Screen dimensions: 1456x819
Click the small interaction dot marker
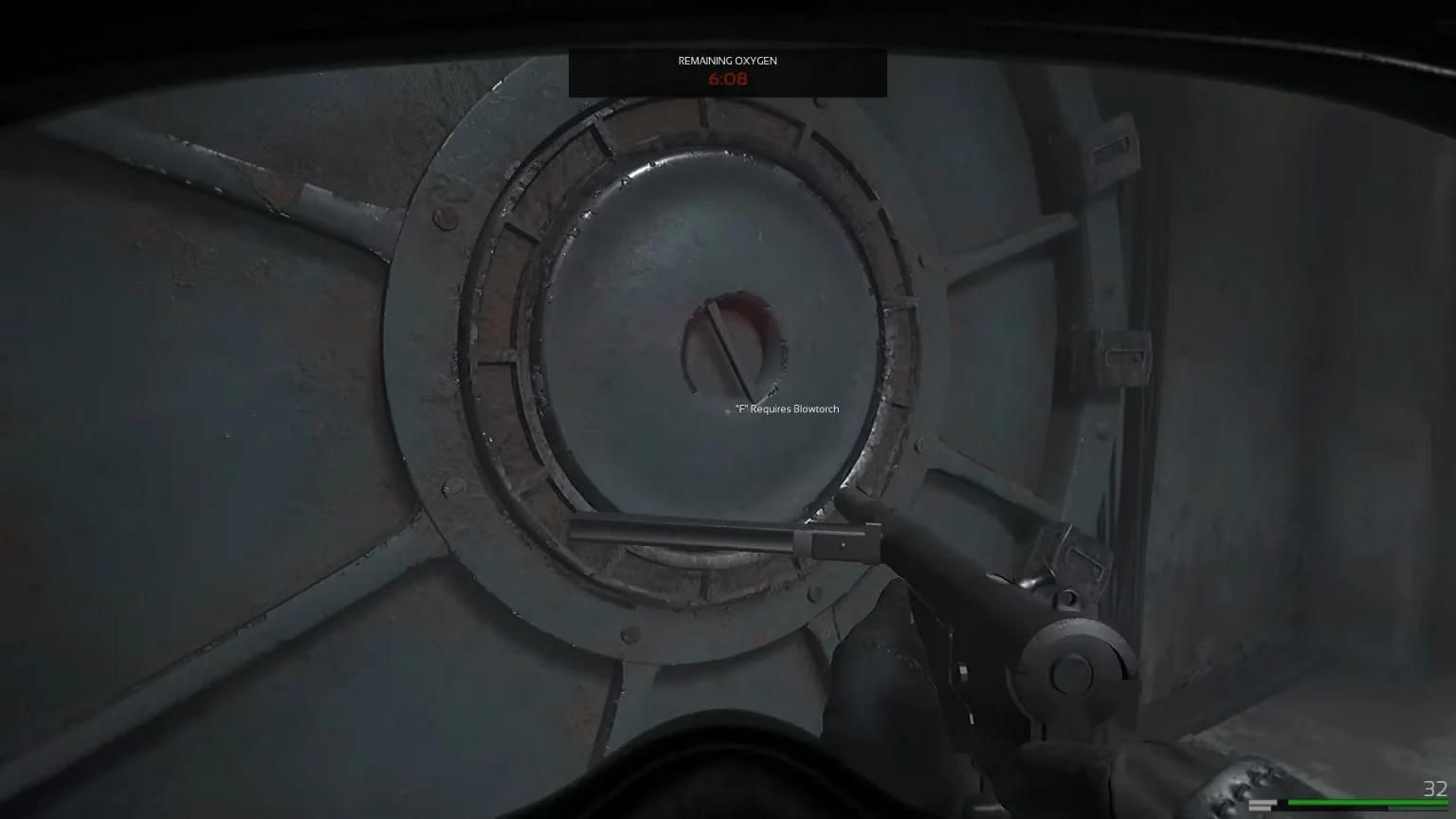point(726,411)
